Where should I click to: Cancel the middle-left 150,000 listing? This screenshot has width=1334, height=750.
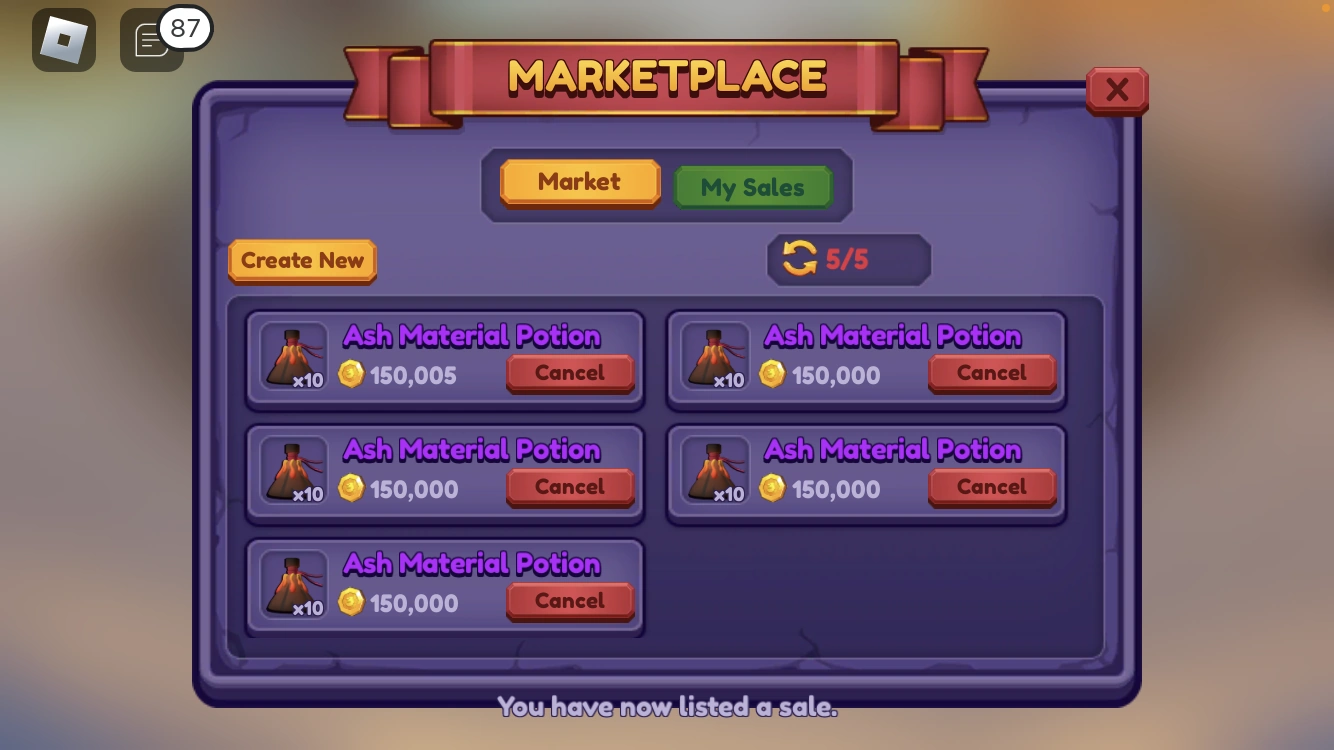pos(569,486)
